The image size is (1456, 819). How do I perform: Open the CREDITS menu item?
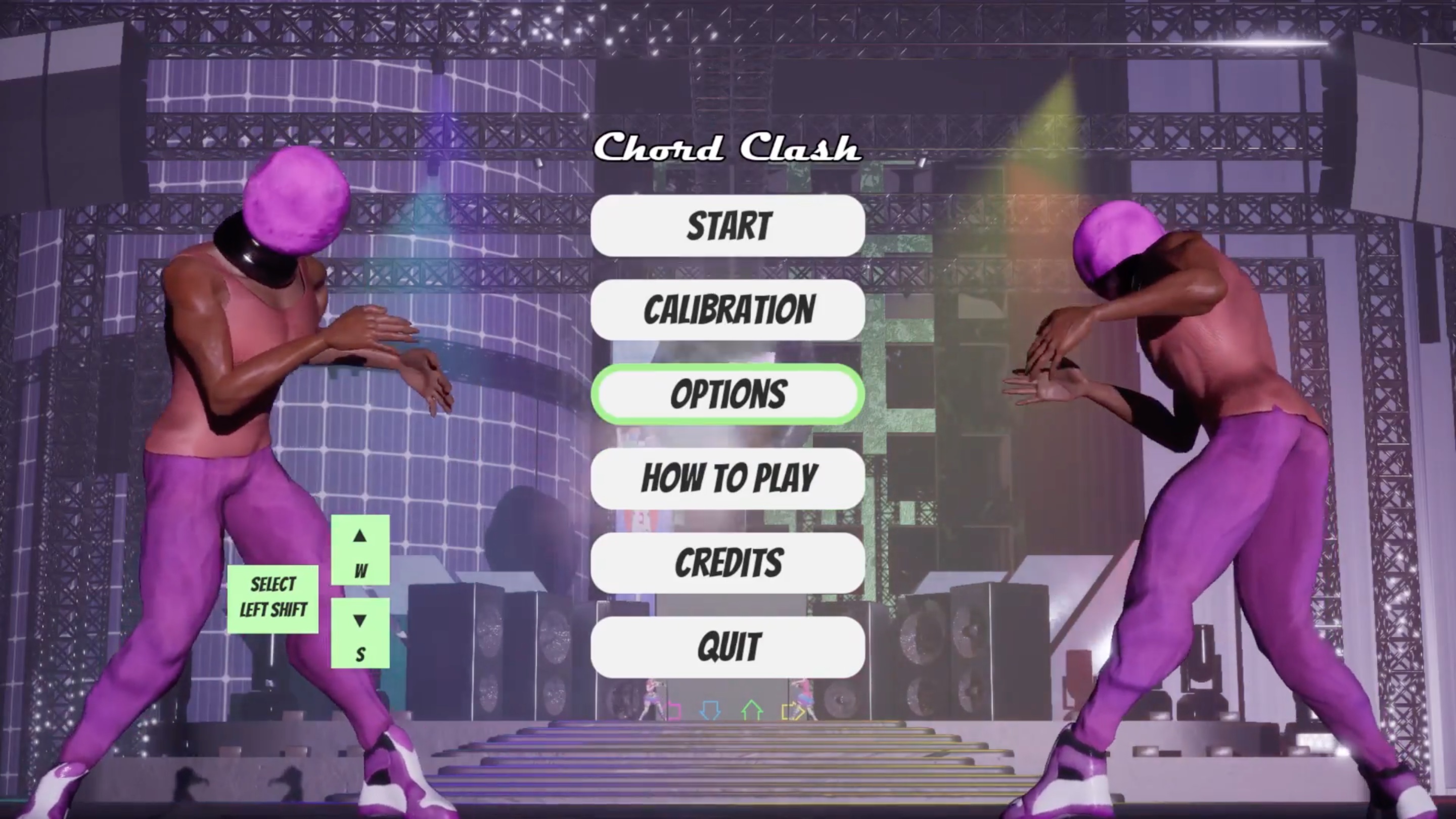tap(728, 562)
